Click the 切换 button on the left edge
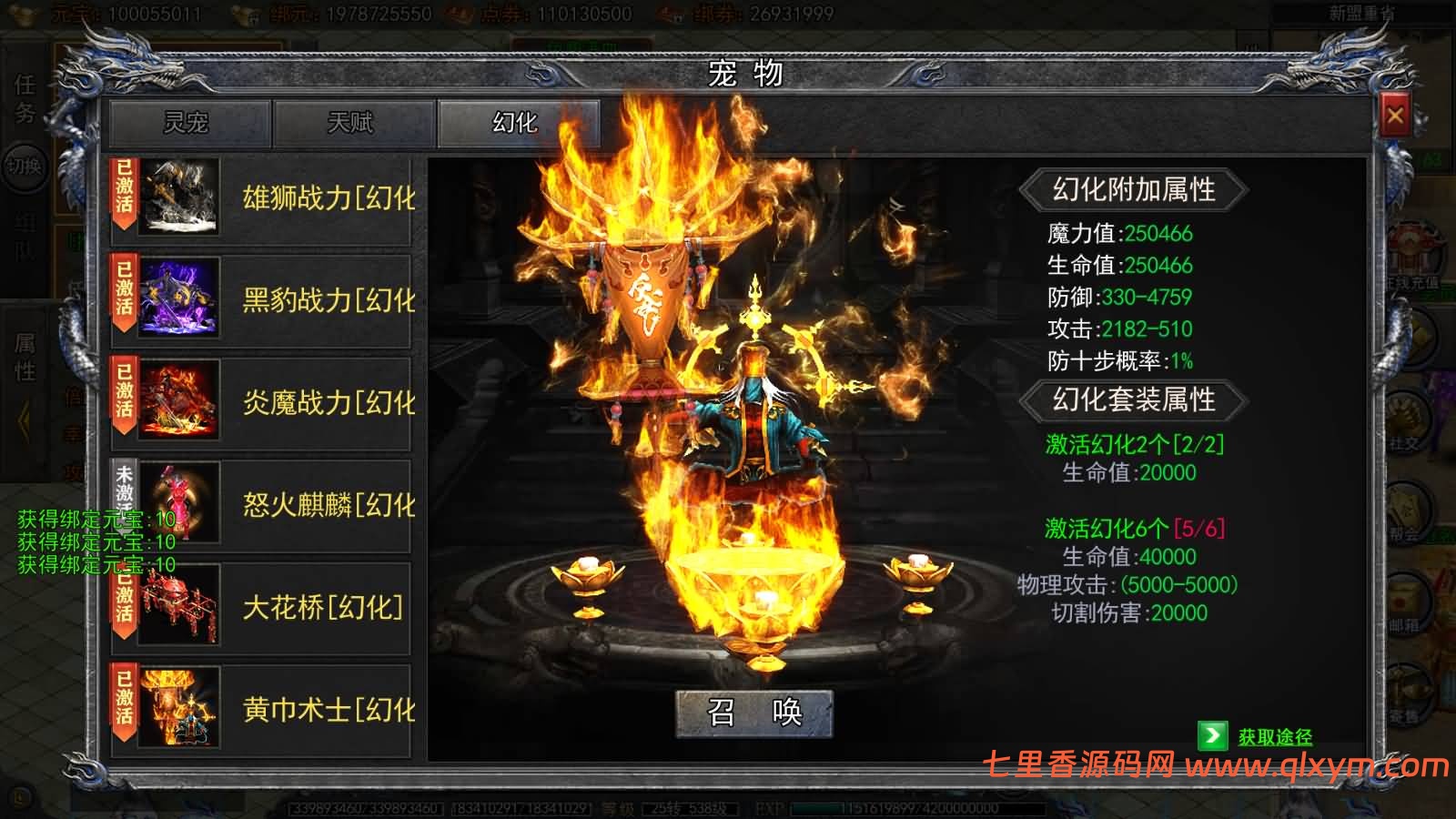 (x=25, y=167)
